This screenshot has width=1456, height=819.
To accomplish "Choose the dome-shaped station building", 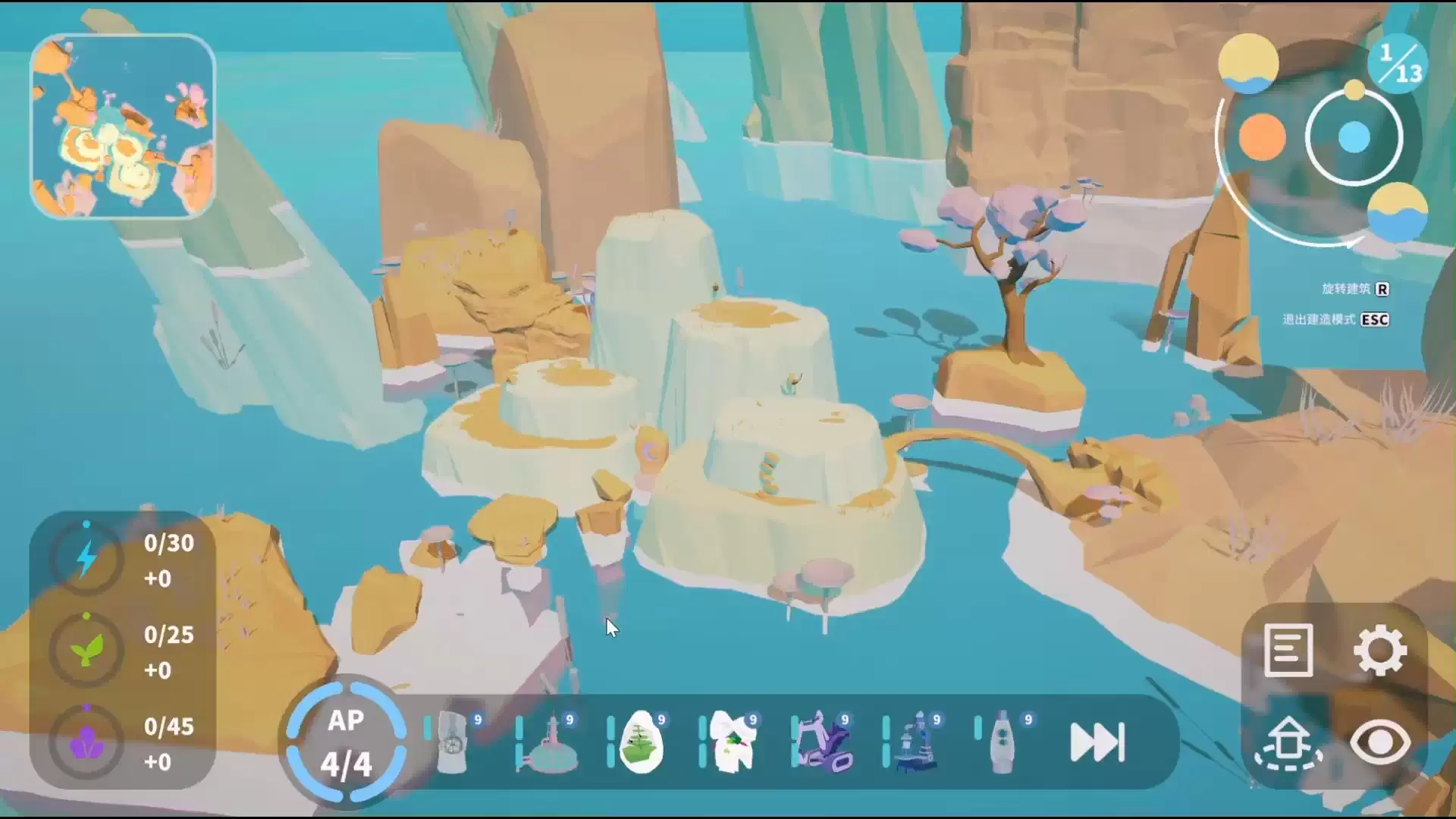I will coord(548,742).
